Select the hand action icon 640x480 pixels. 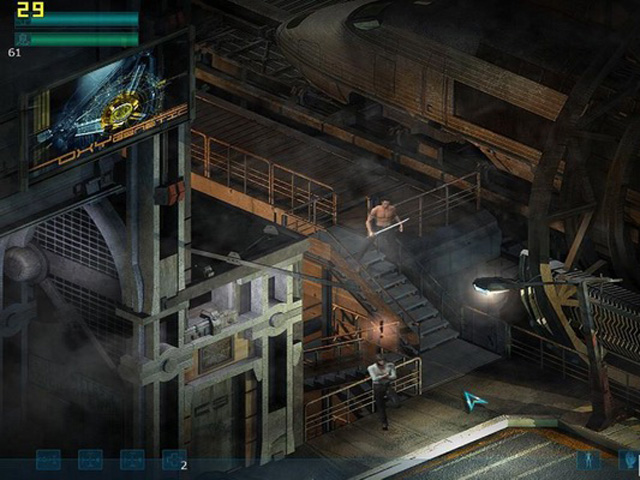[x=628, y=461]
